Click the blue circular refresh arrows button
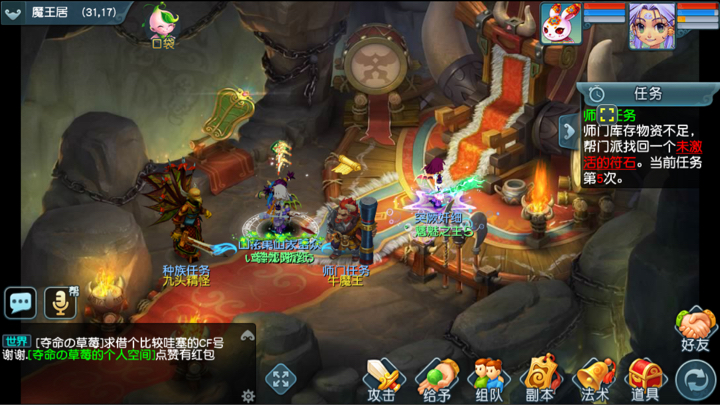 tap(693, 379)
